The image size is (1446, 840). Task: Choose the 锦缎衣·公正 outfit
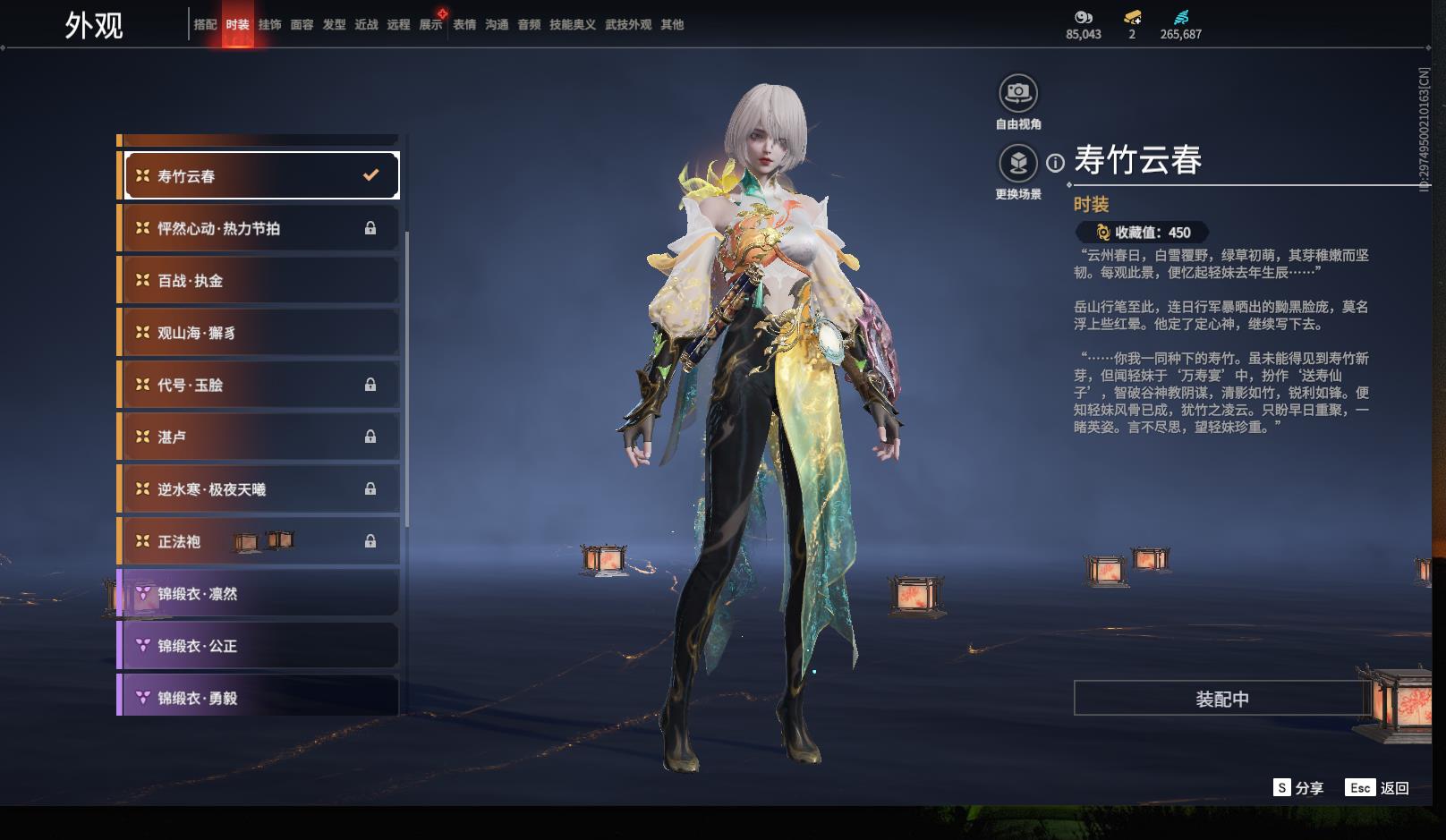[259, 646]
